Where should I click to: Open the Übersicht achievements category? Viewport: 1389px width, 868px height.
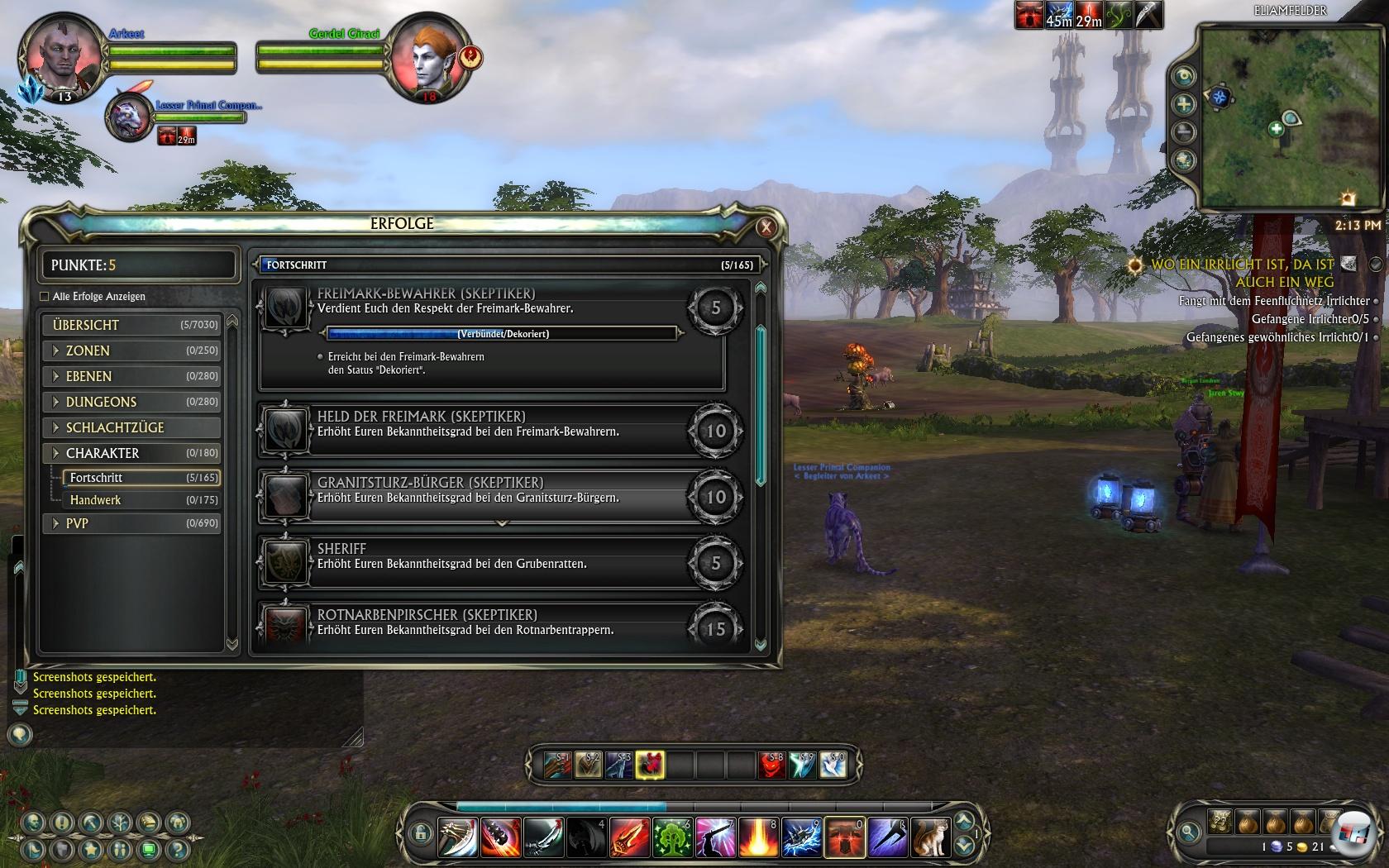(132, 325)
